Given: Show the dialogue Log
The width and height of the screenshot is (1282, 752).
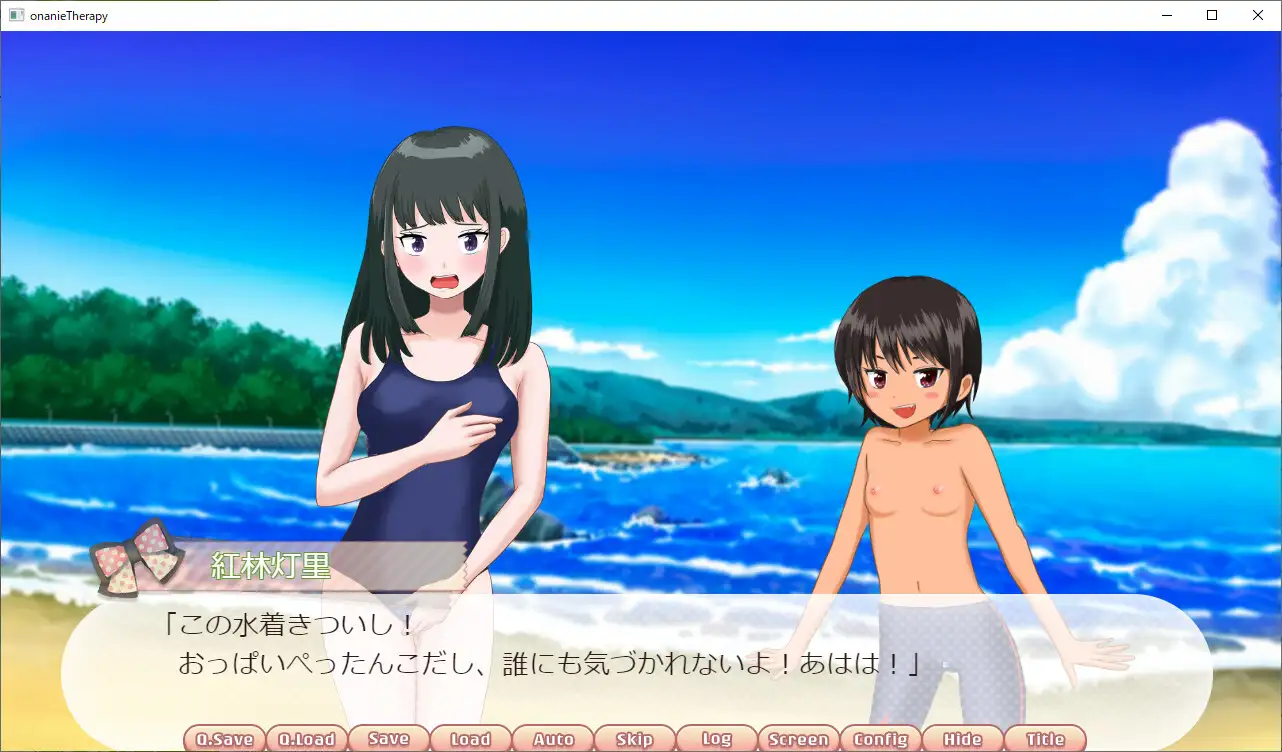Looking at the screenshot, I should click(716, 739).
